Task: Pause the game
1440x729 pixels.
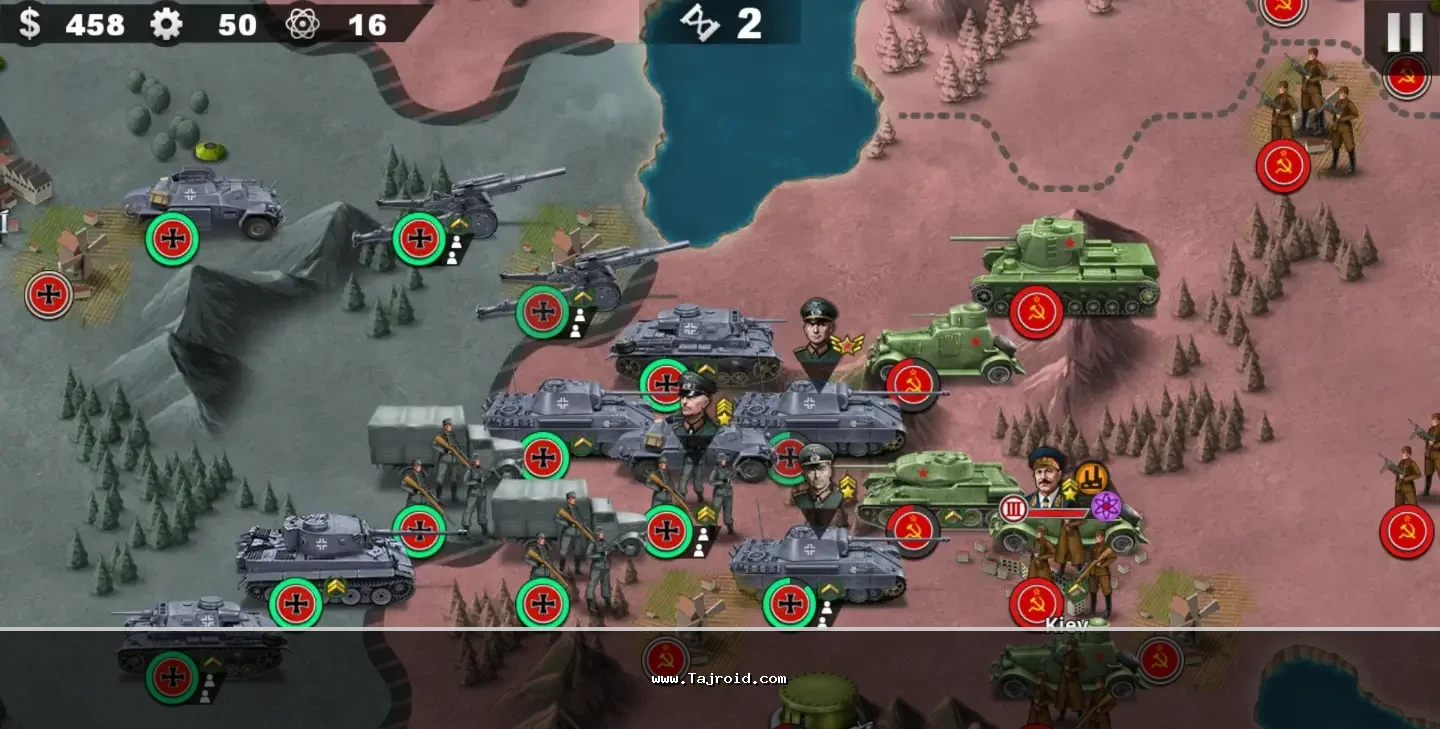Action: coord(1403,33)
